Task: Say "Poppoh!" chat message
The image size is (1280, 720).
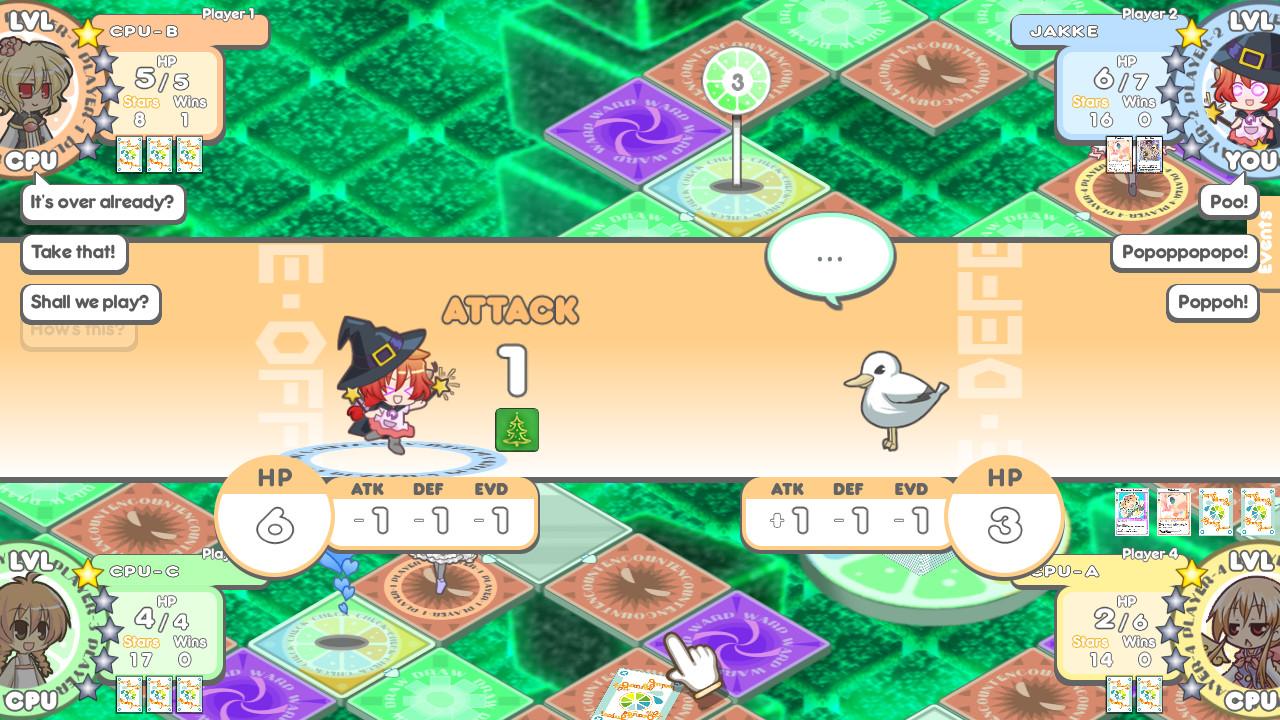Action: point(1212,302)
